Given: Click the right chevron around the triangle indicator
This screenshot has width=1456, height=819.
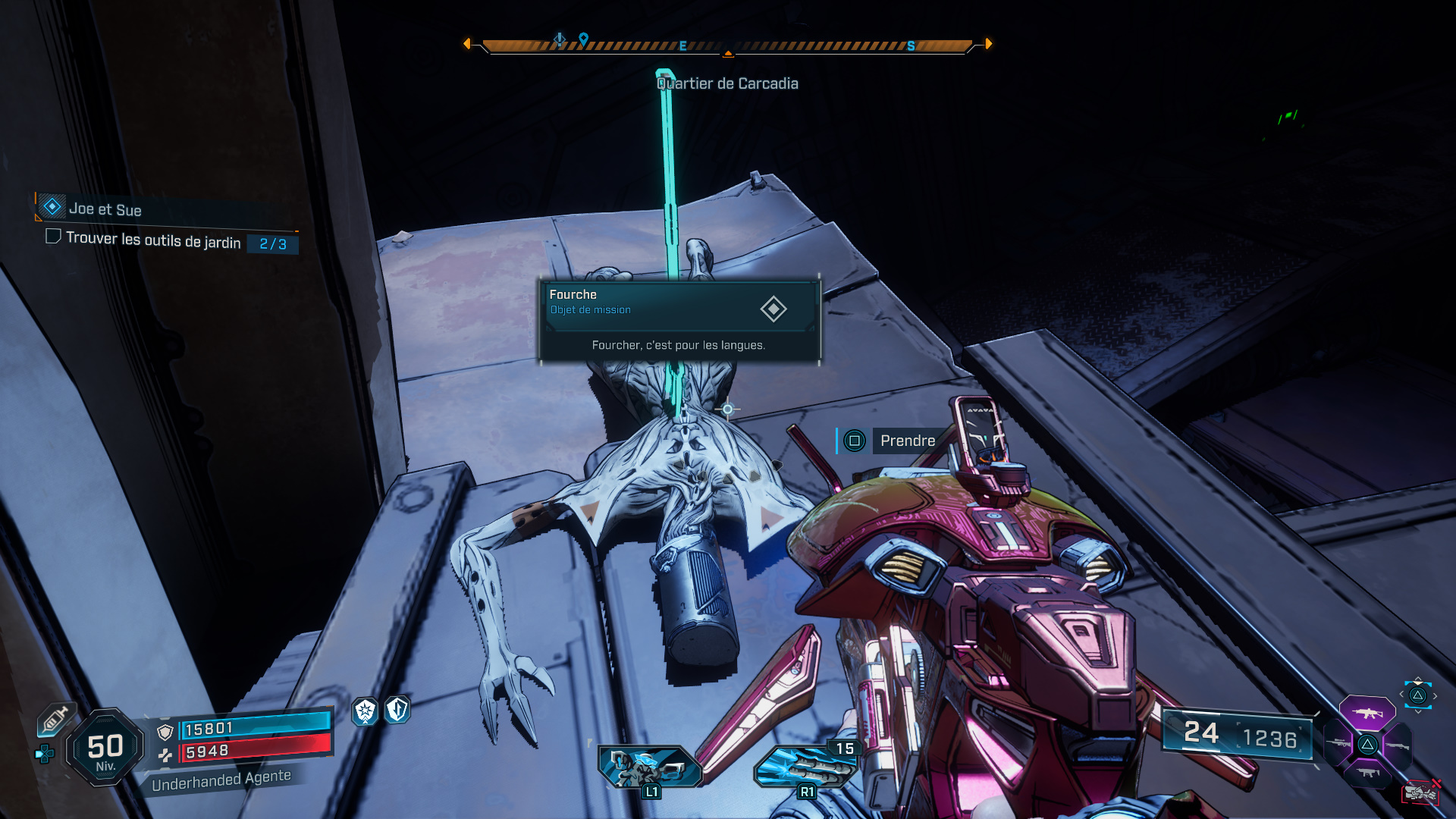Looking at the screenshot, I should (1436, 695).
